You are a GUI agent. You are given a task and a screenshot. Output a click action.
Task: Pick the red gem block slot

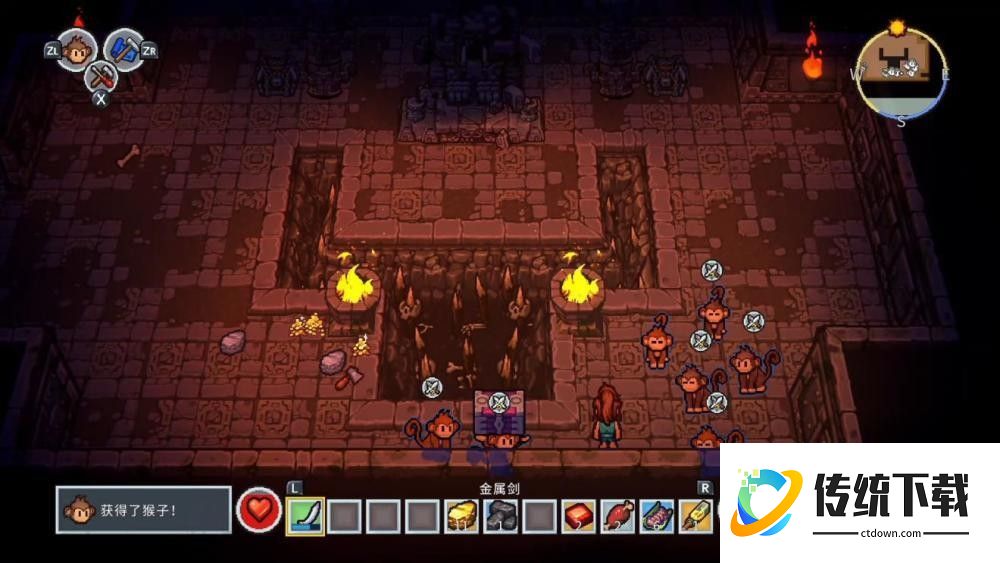click(578, 516)
